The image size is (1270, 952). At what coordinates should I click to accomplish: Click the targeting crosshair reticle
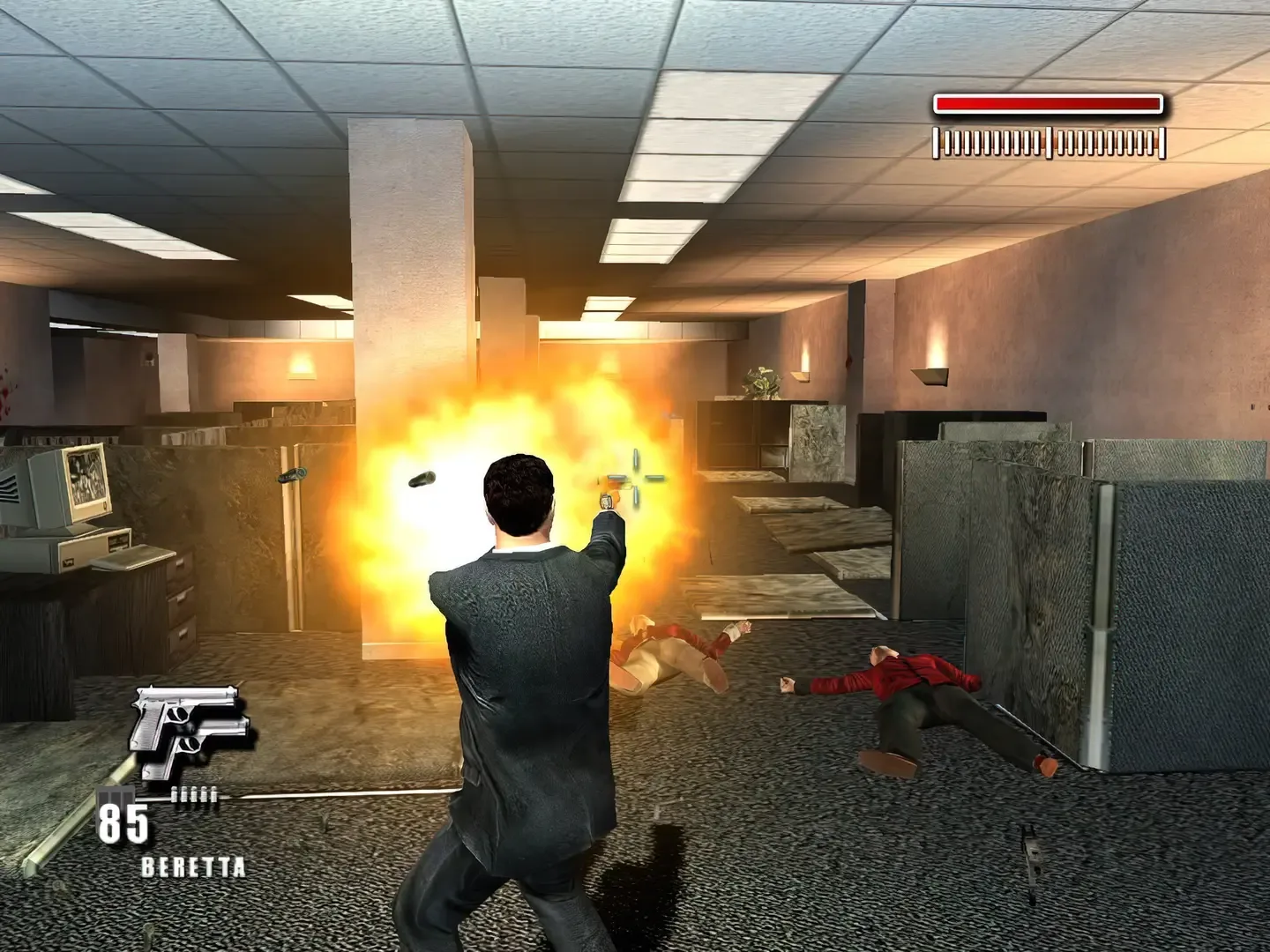pyautogui.click(x=637, y=477)
